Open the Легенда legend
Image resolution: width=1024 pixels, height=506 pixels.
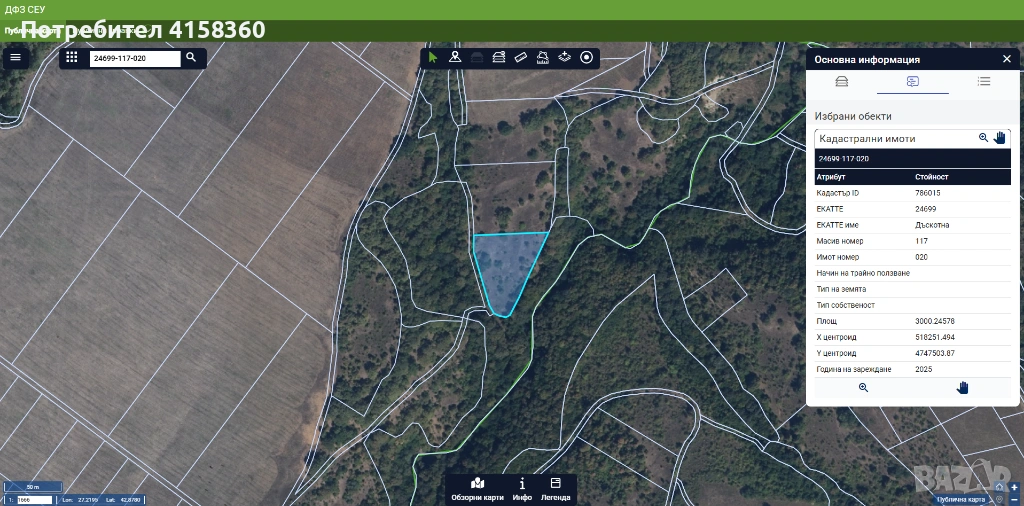(555, 489)
